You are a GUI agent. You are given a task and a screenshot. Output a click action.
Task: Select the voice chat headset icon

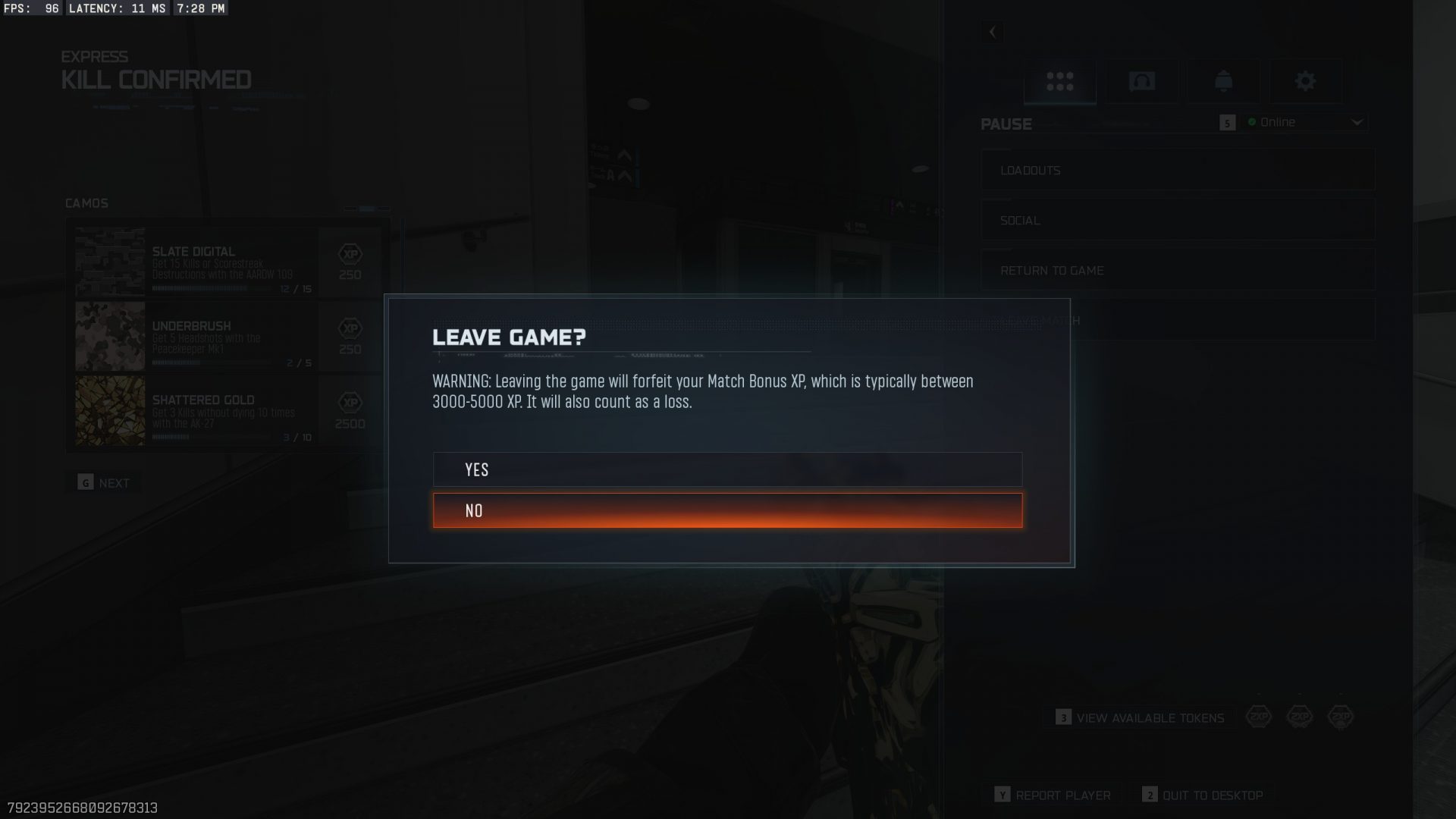[x=1142, y=80]
